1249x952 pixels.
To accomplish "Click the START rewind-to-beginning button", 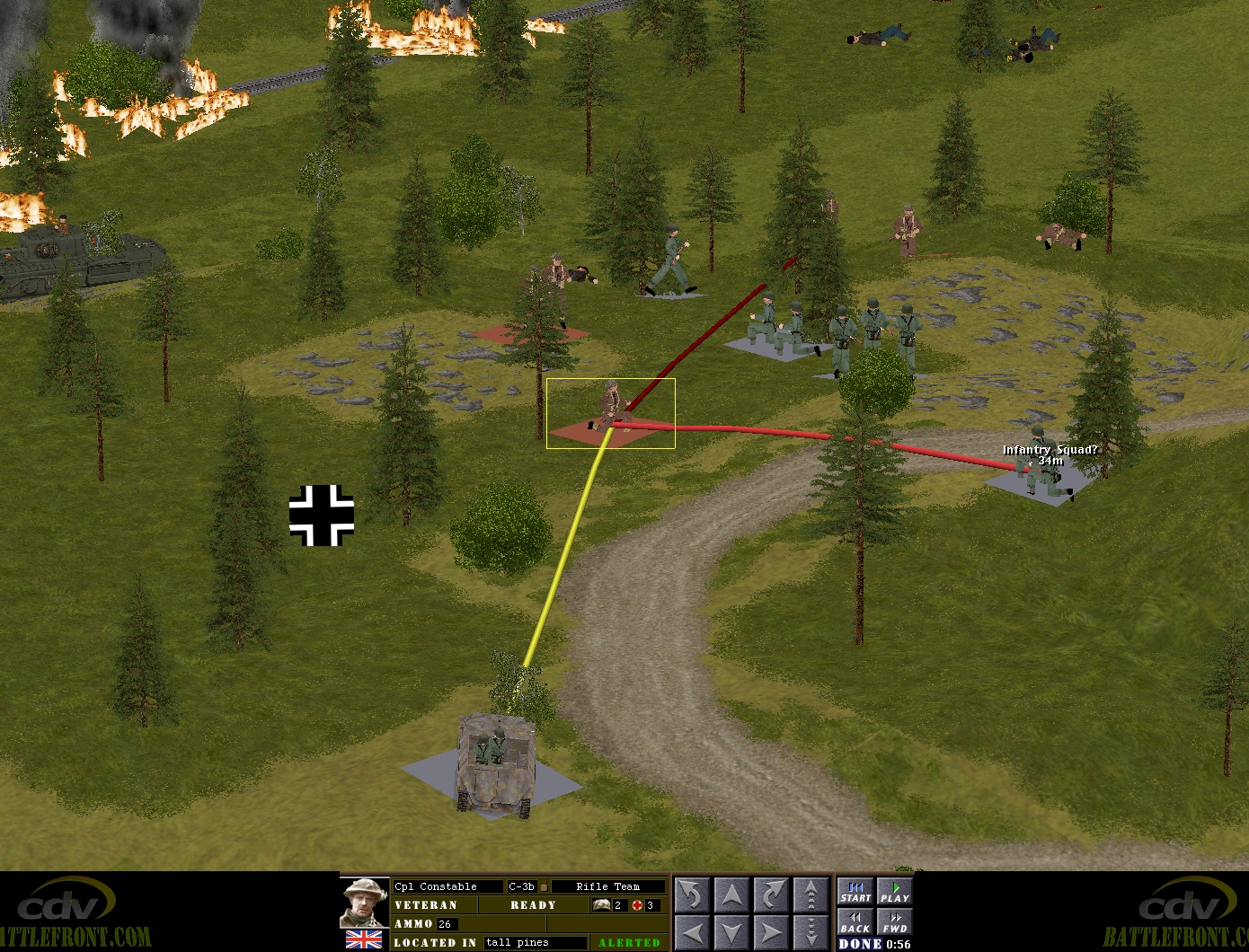I will point(855,892).
